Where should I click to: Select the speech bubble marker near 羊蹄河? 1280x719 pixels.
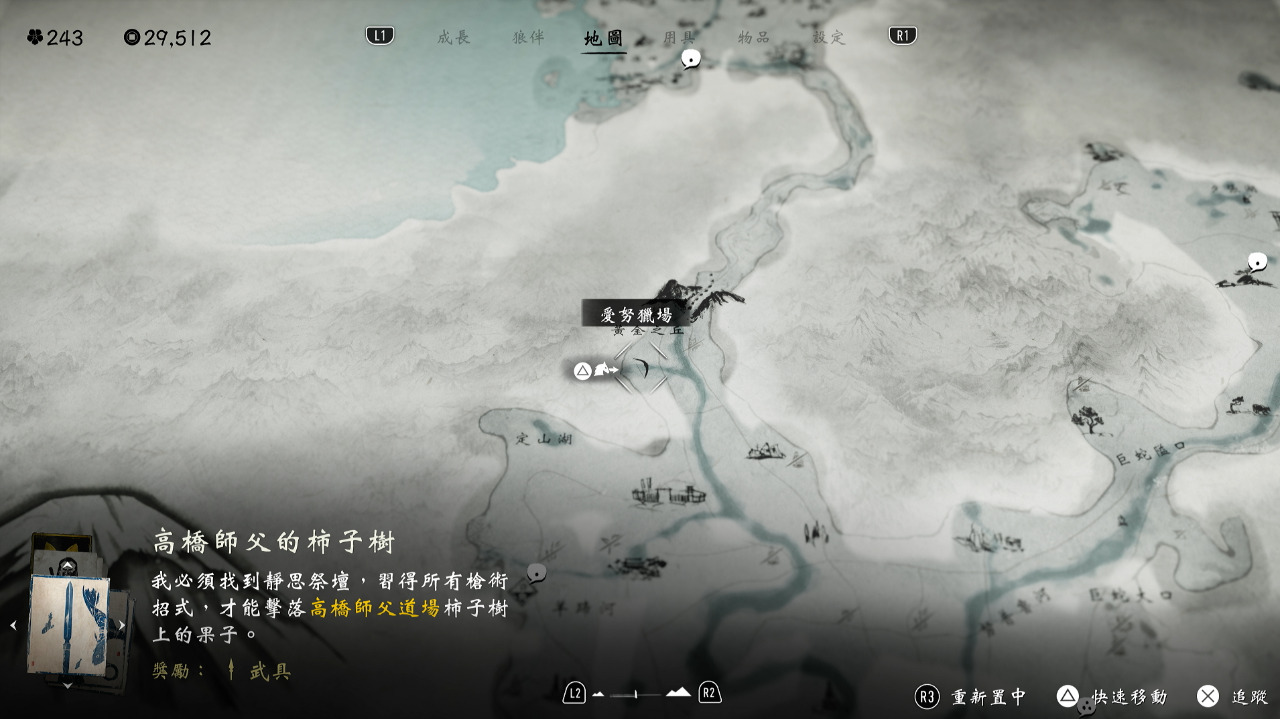pyautogui.click(x=537, y=573)
